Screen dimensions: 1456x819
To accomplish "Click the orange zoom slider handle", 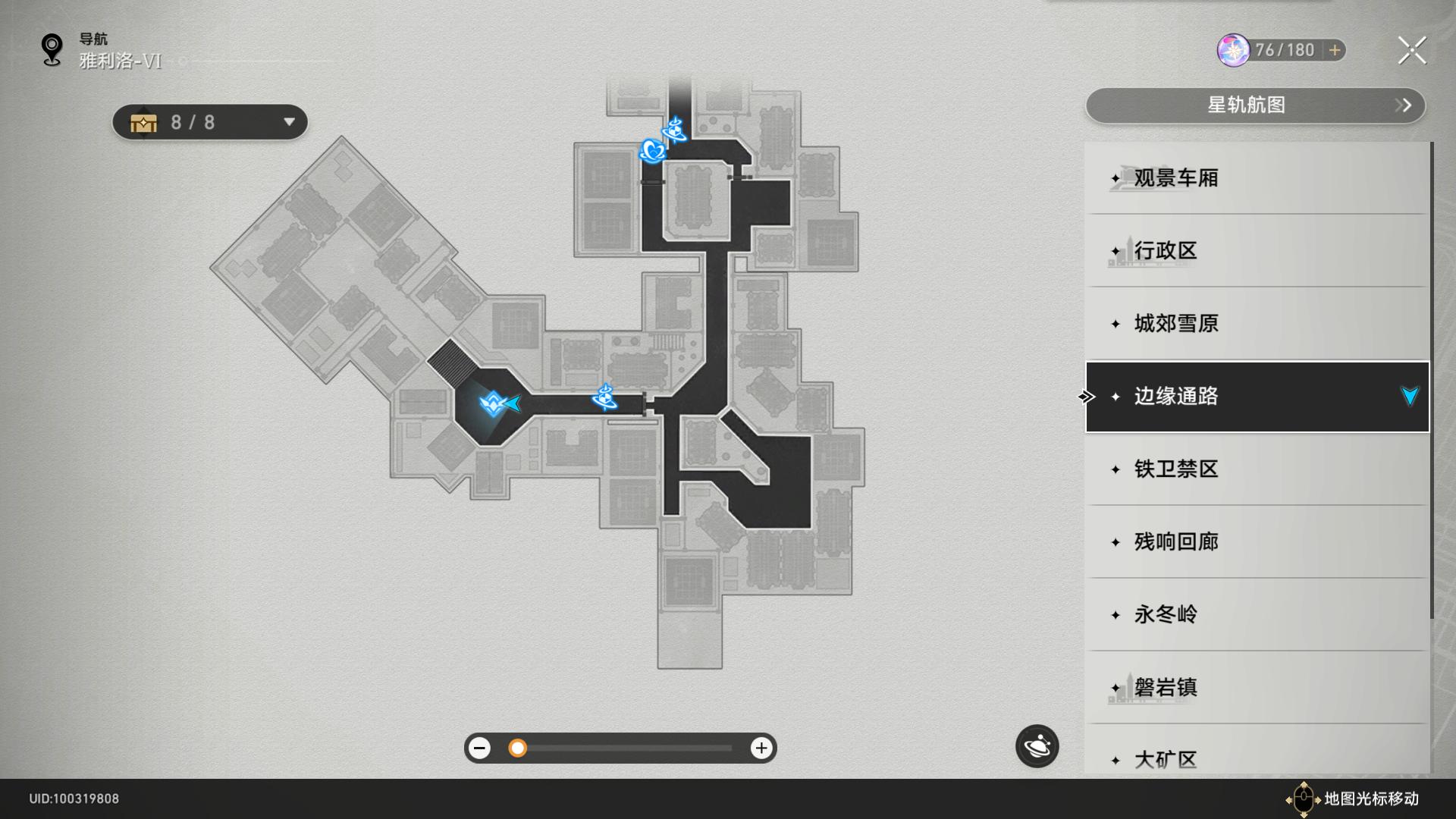I will point(517,748).
